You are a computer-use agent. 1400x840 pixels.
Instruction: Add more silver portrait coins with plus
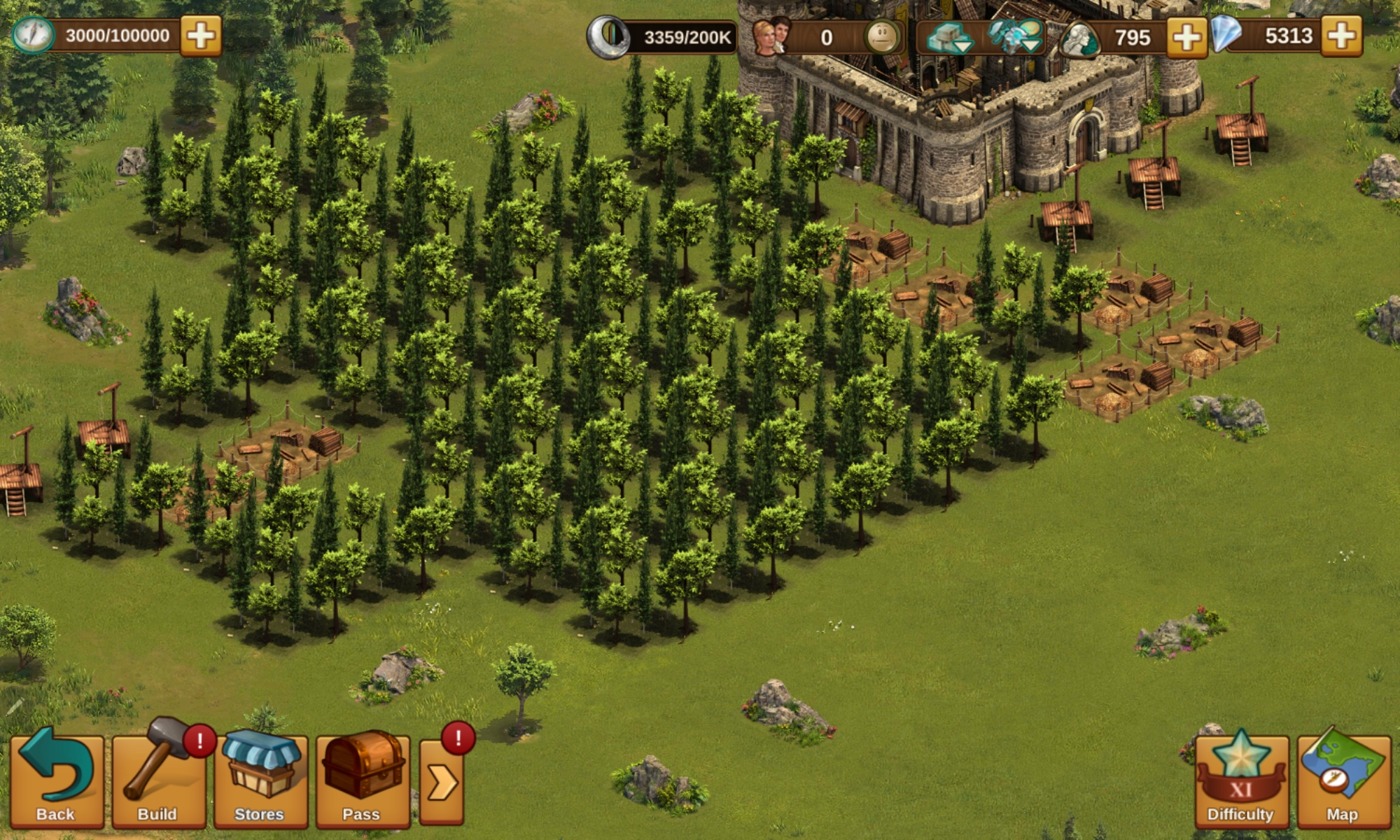coord(1186,37)
